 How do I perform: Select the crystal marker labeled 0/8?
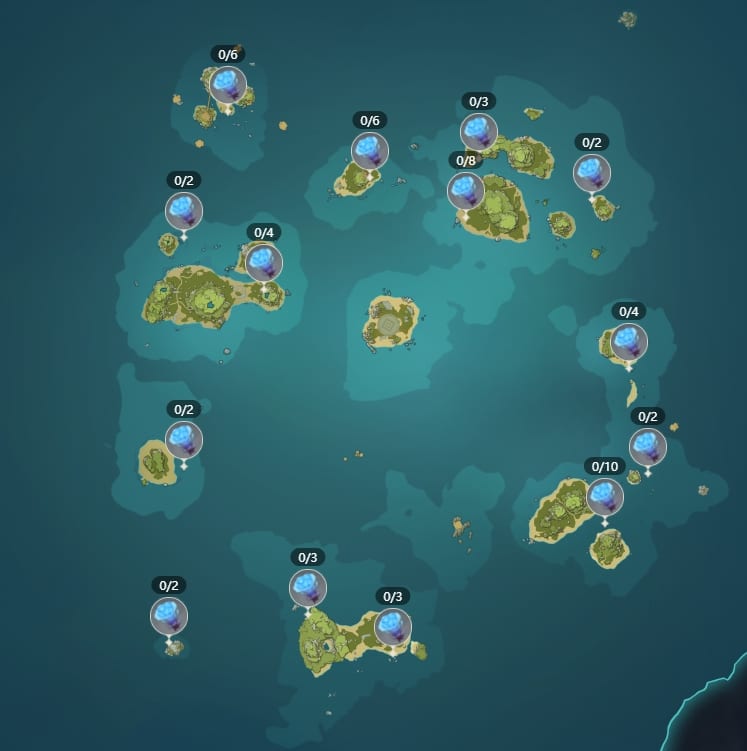click(466, 191)
